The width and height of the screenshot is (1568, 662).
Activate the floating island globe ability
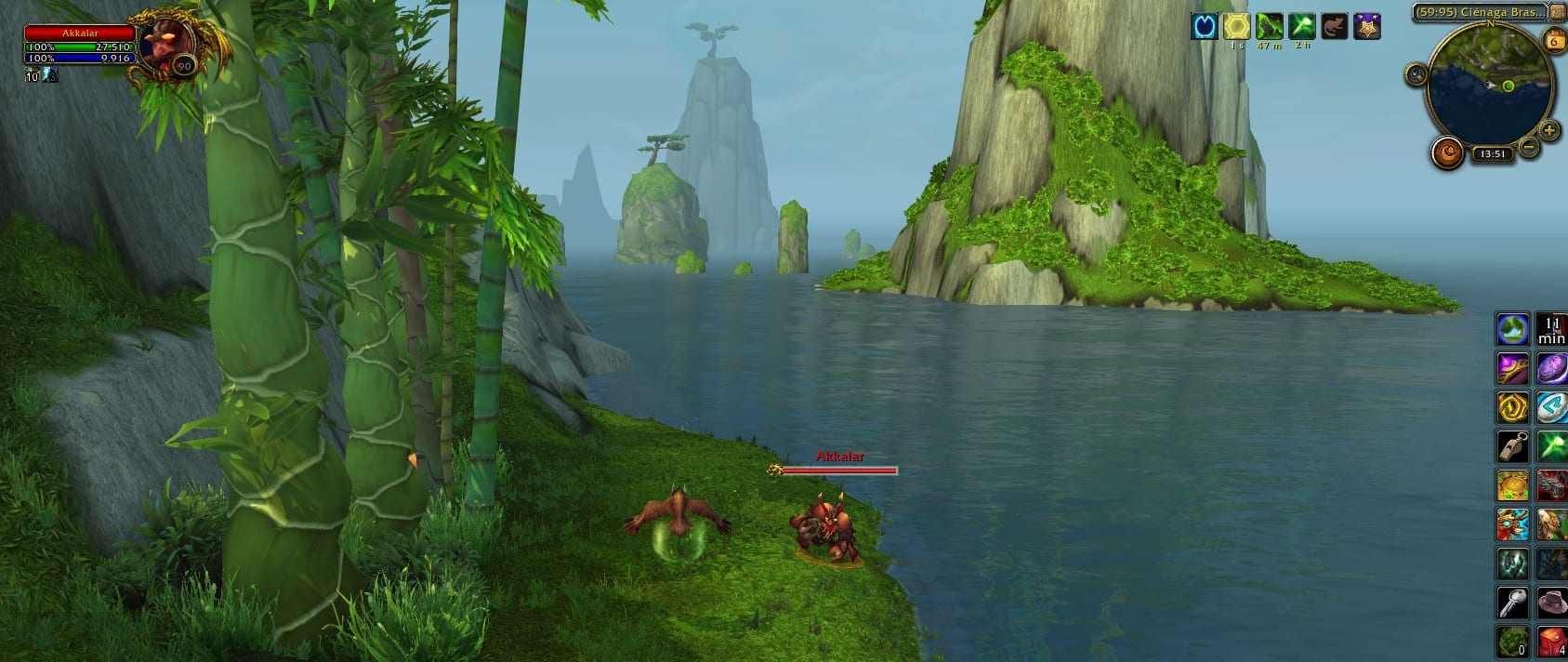coord(1512,329)
